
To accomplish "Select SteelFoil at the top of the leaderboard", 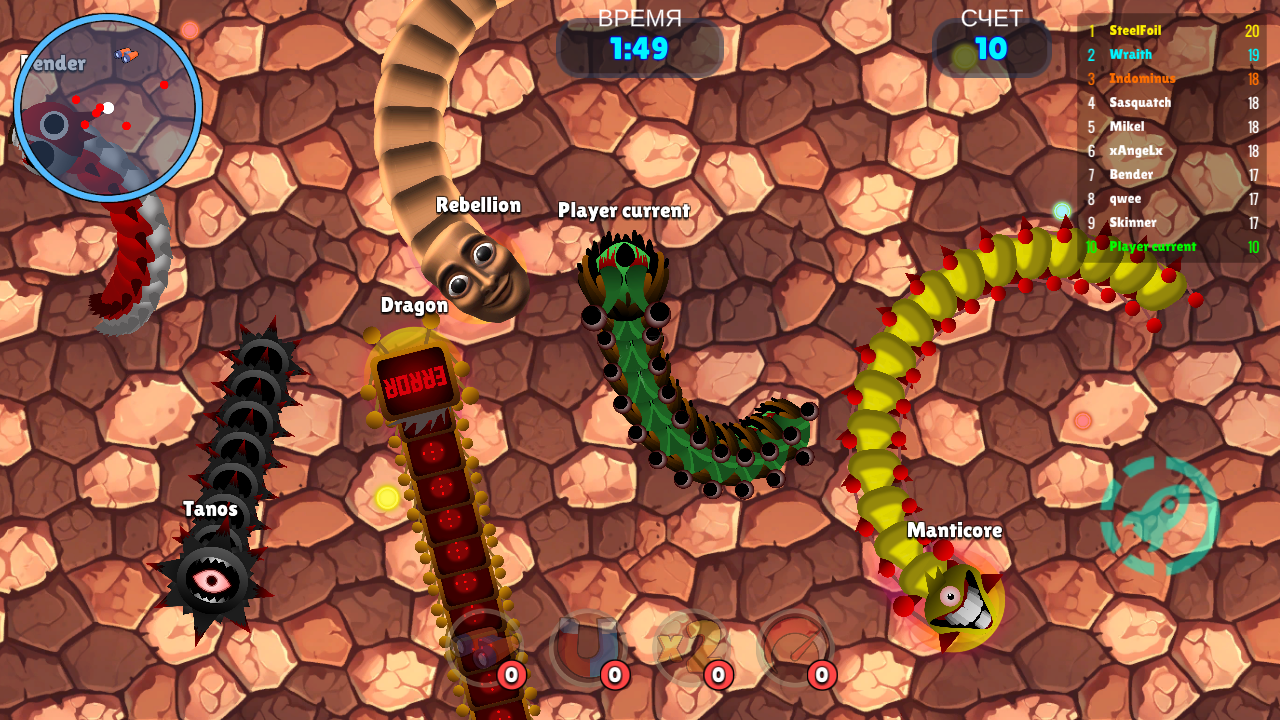I will (x=1135, y=31).
